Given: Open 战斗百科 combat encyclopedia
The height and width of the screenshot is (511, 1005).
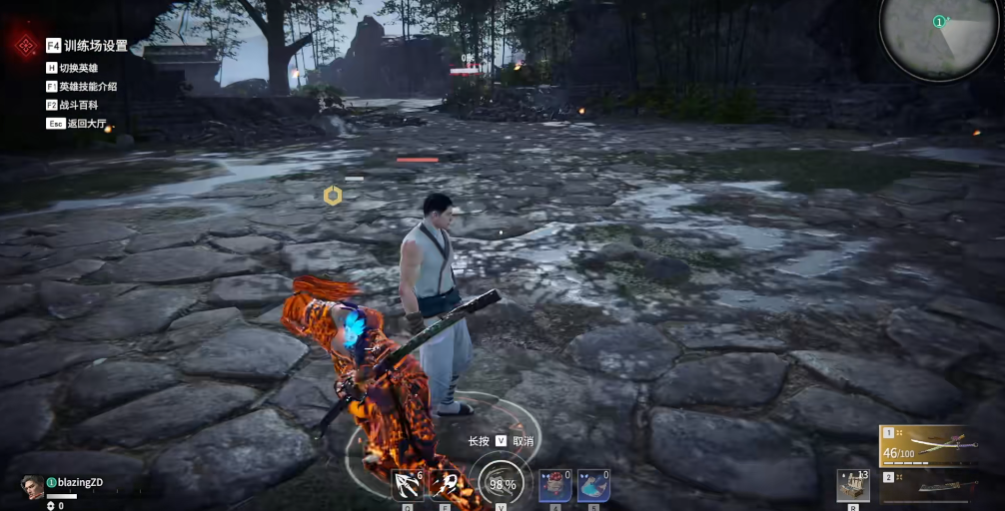Looking at the screenshot, I should coord(78,105).
